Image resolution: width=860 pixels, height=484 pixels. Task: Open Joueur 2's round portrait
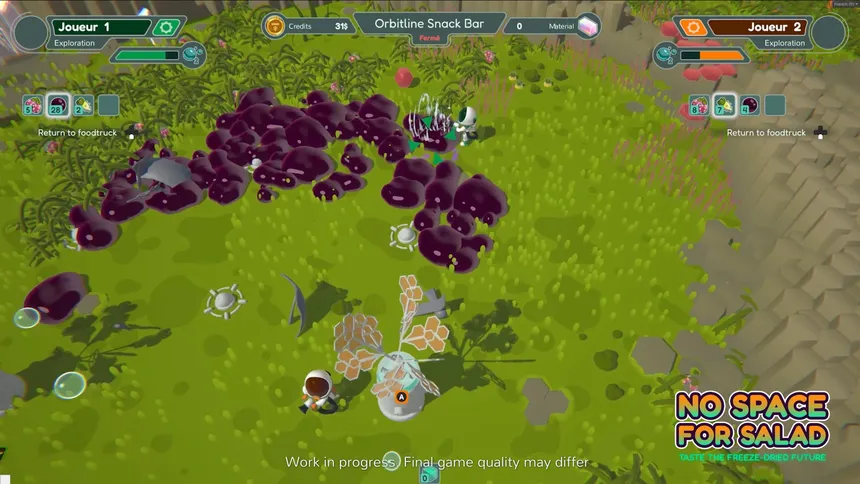tap(828, 33)
